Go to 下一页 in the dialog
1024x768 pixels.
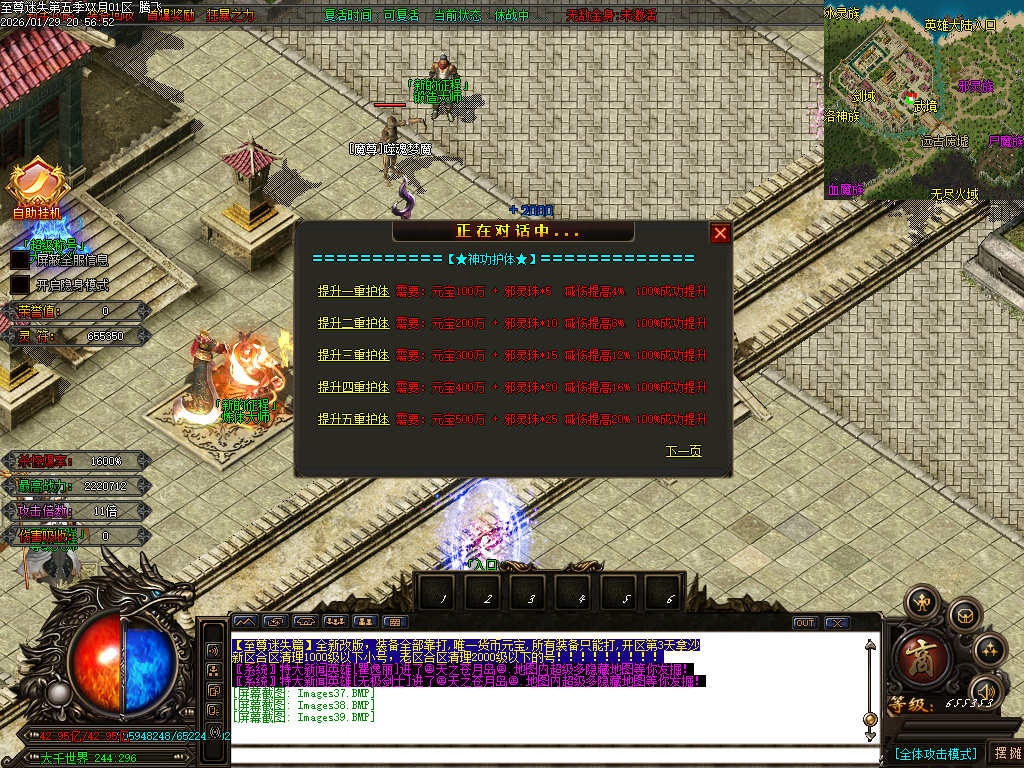tap(684, 451)
